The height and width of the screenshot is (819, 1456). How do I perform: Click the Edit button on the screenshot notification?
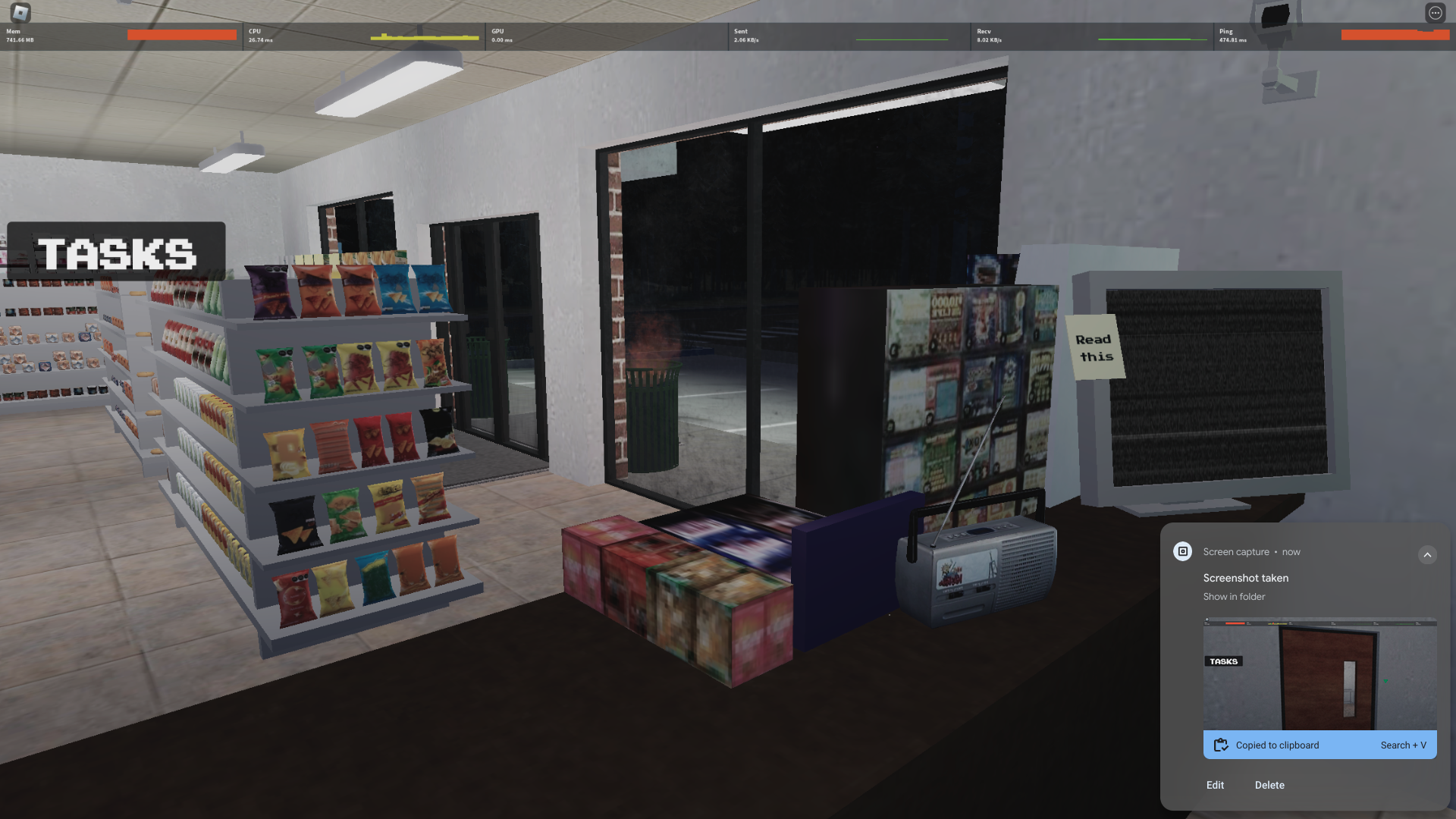coord(1215,785)
